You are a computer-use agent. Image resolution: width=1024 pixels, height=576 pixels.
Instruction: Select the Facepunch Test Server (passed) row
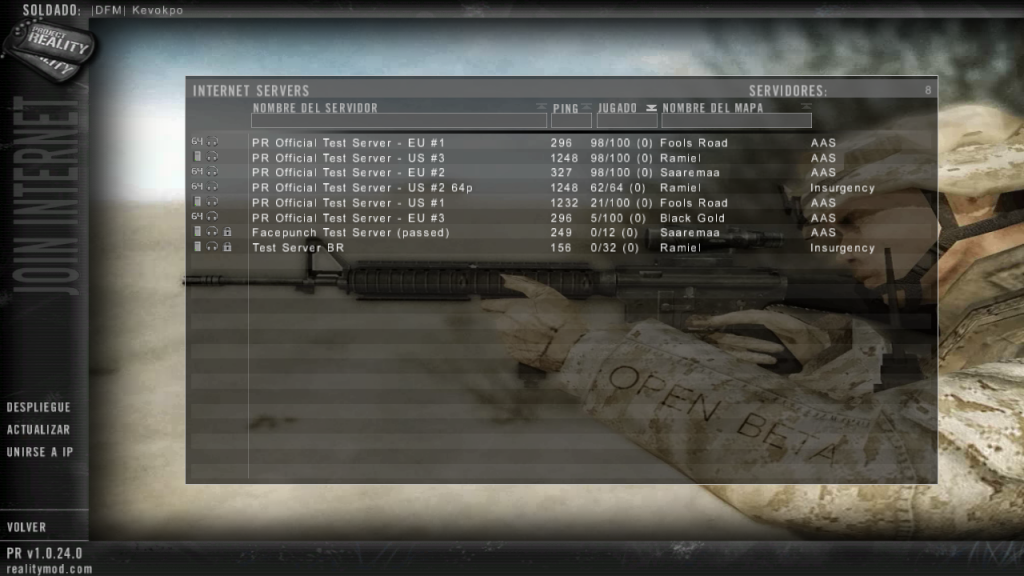[x=350, y=233]
